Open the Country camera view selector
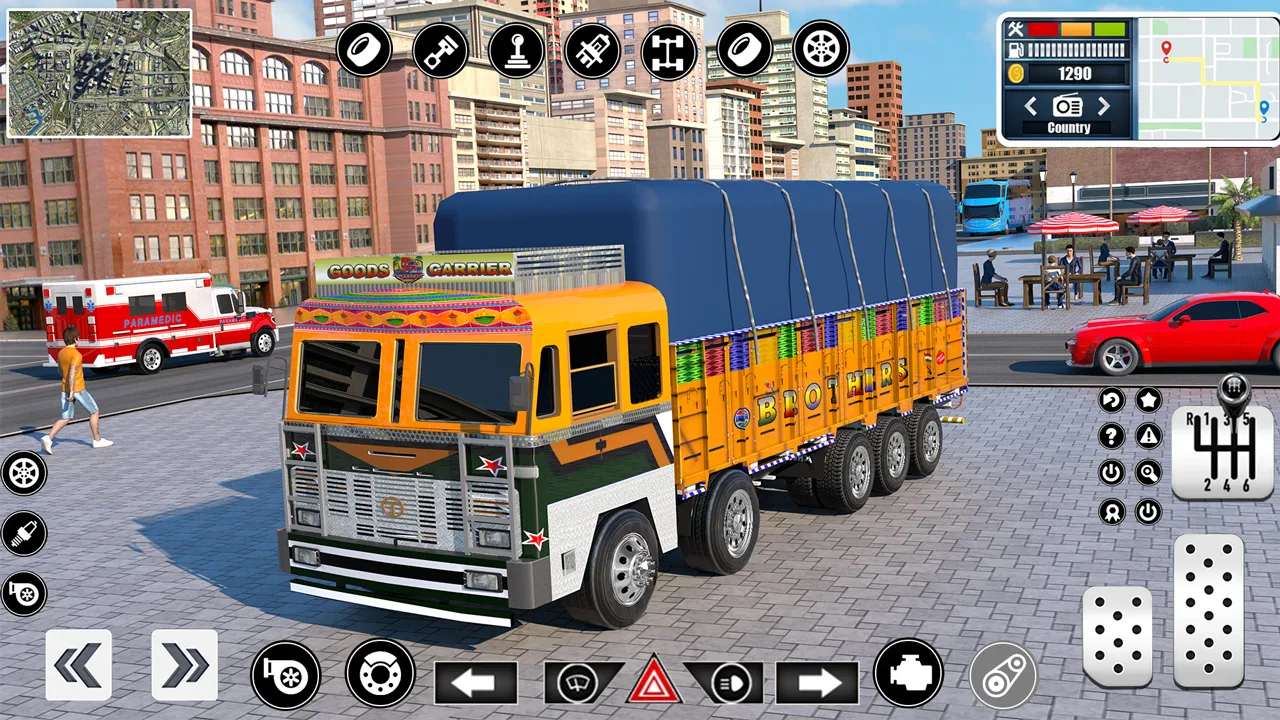1280x720 pixels. click(1067, 106)
